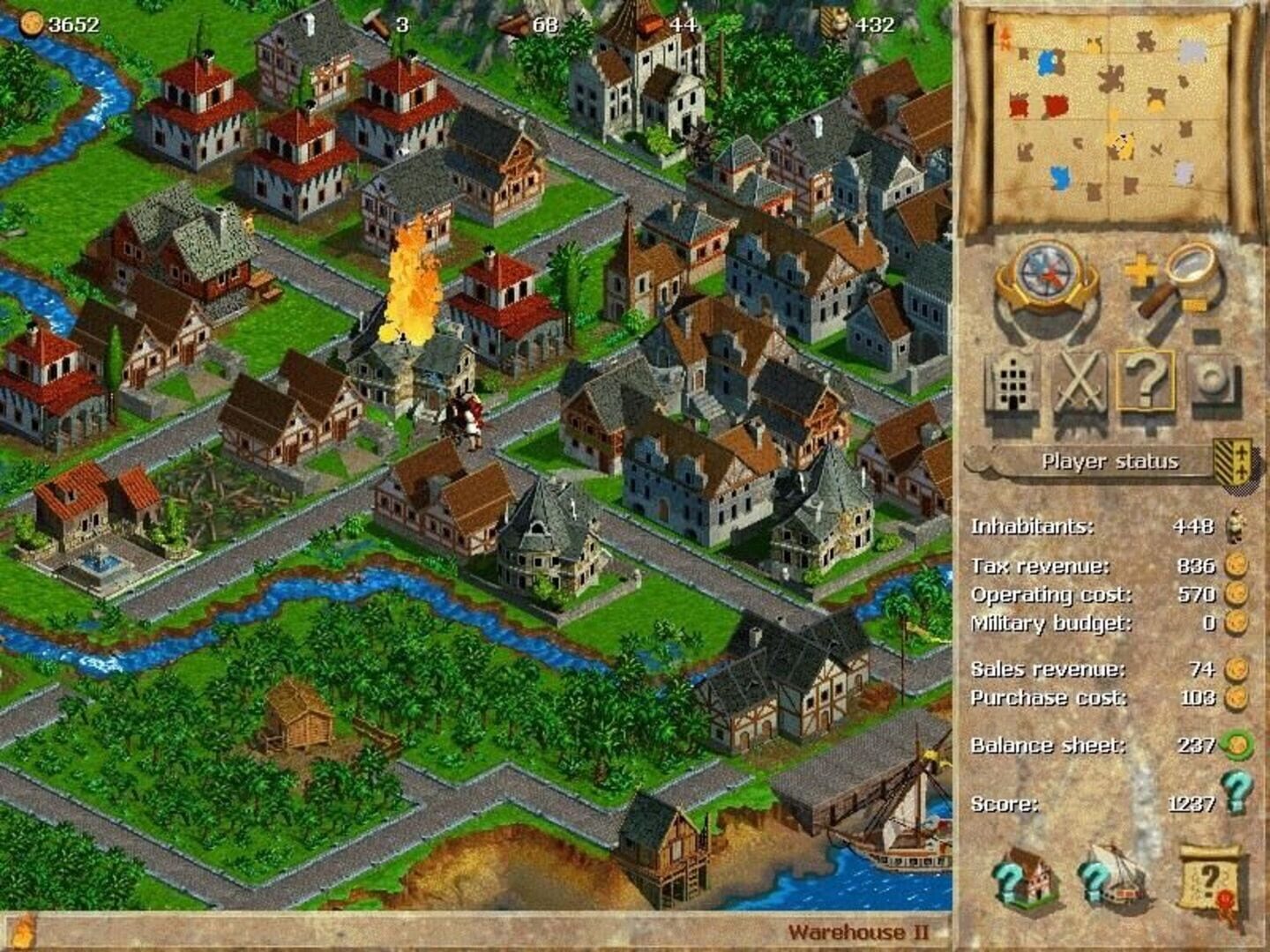Expand the Inhabitants entry via its citizen icon
This screenshot has height=952, width=1270.
pyautogui.click(x=1236, y=526)
